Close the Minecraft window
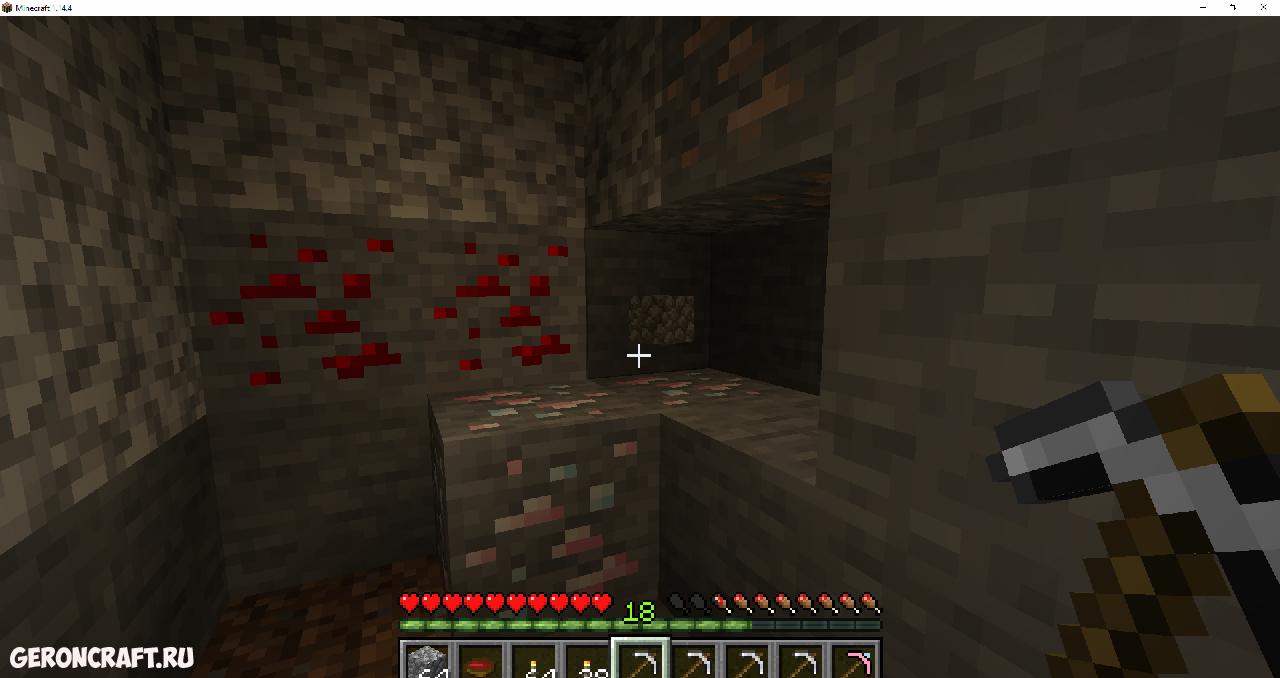Screen dimensions: 1280x678 1264,7
